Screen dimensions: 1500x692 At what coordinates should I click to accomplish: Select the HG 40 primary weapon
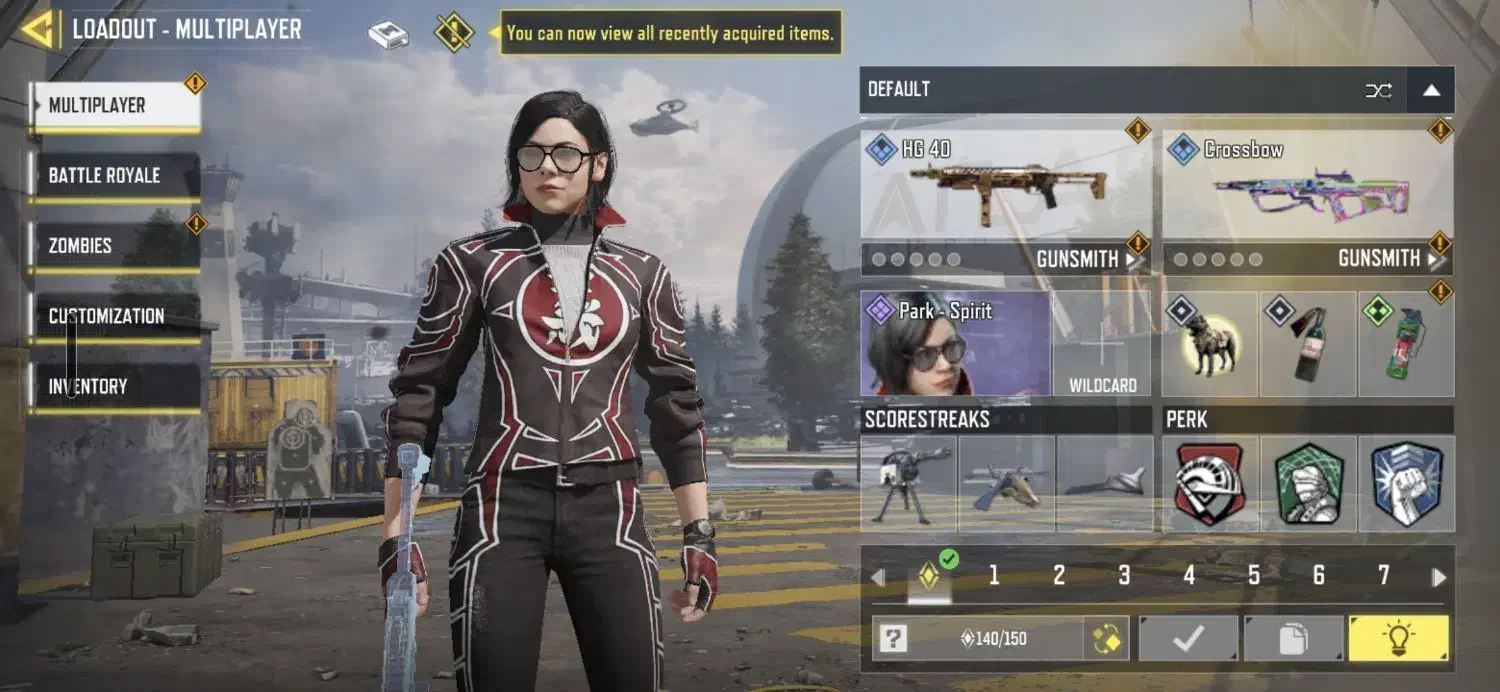click(1006, 185)
